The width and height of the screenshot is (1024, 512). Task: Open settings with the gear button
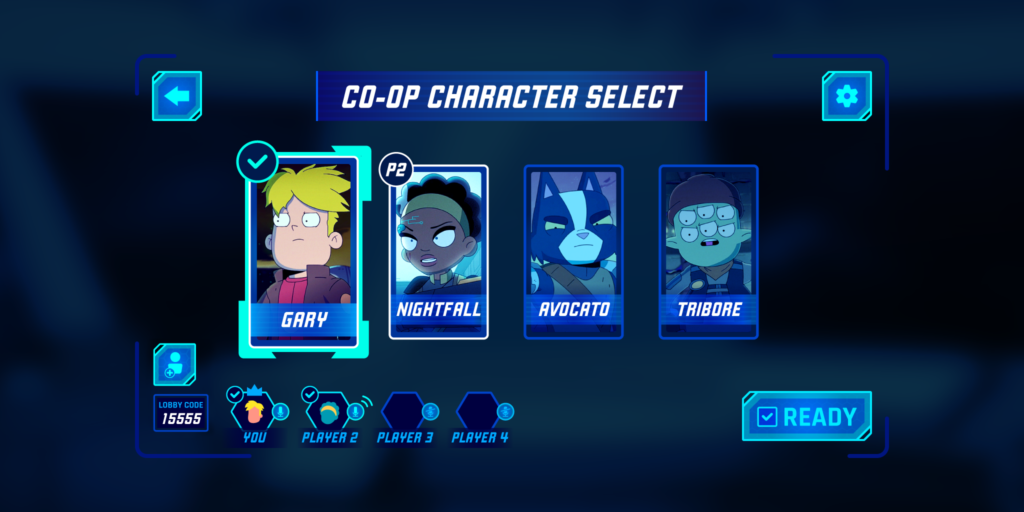(846, 96)
